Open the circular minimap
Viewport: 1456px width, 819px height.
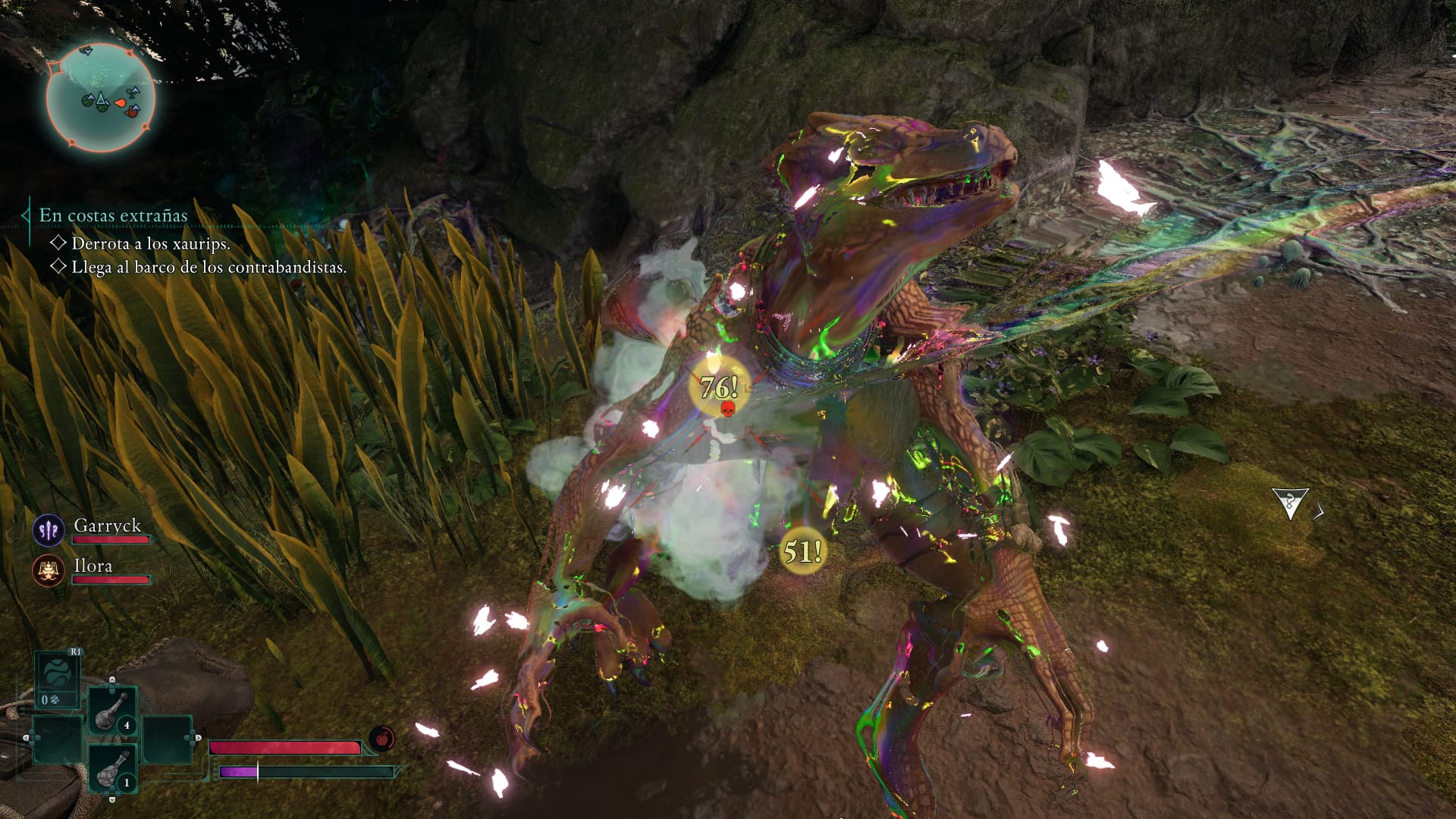[x=101, y=98]
